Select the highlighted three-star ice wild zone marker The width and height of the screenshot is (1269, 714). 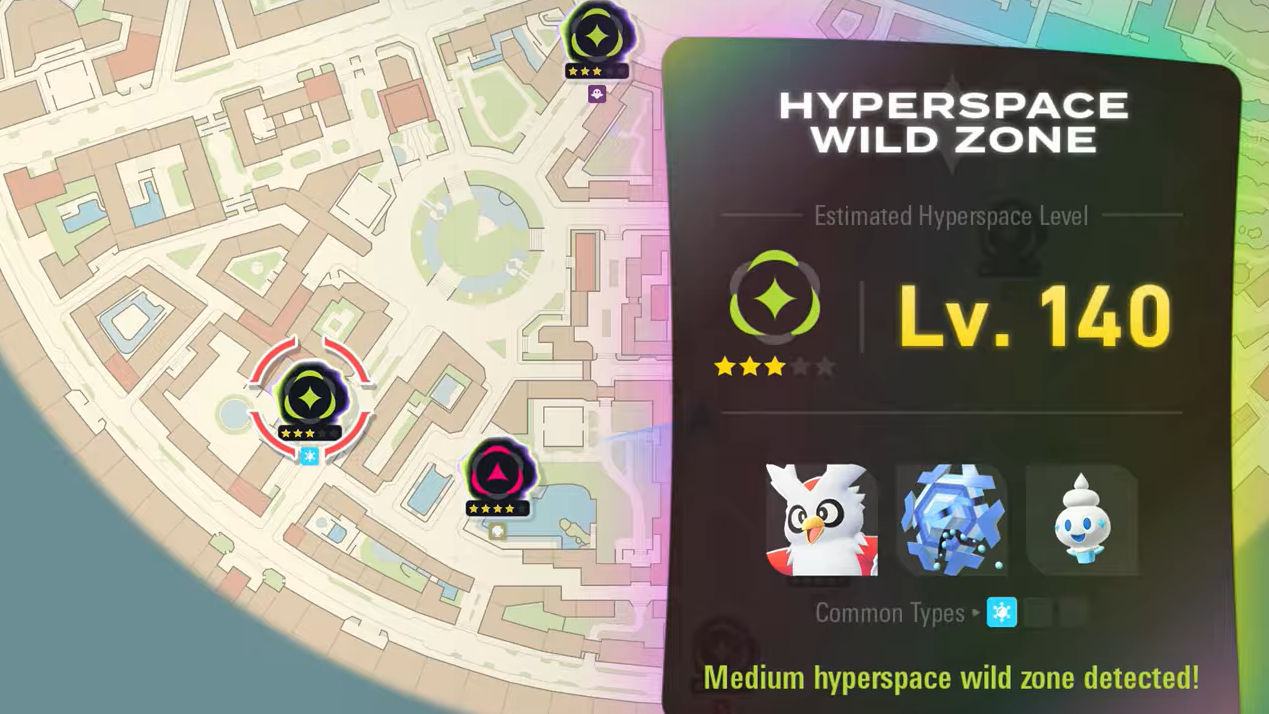(x=310, y=399)
